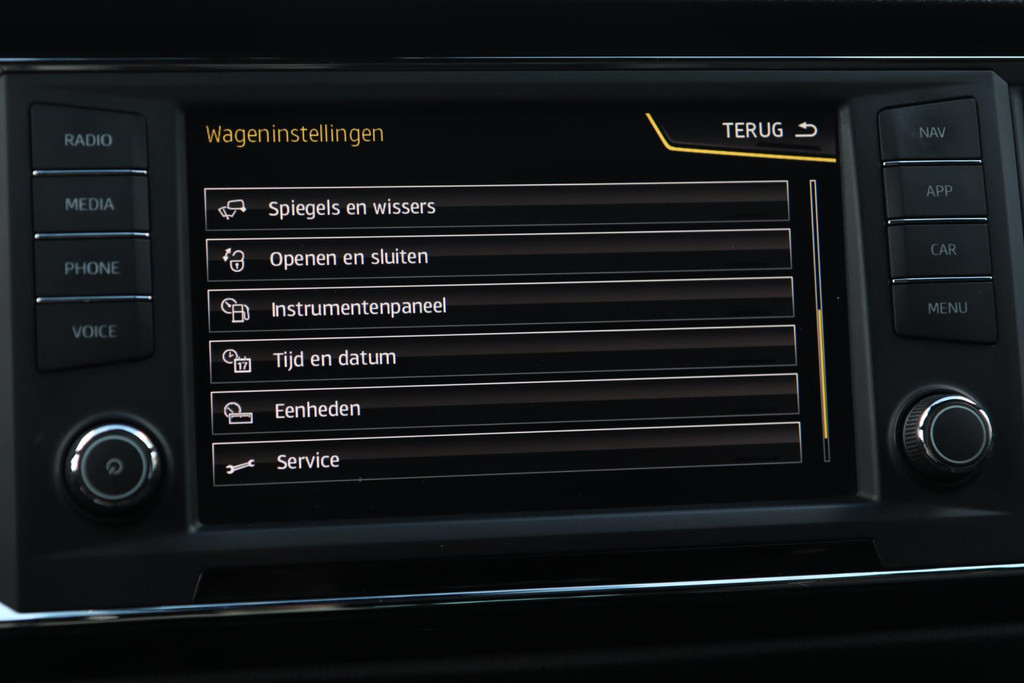Activate VOICE control button
This screenshot has width=1024, height=683.
[94, 332]
